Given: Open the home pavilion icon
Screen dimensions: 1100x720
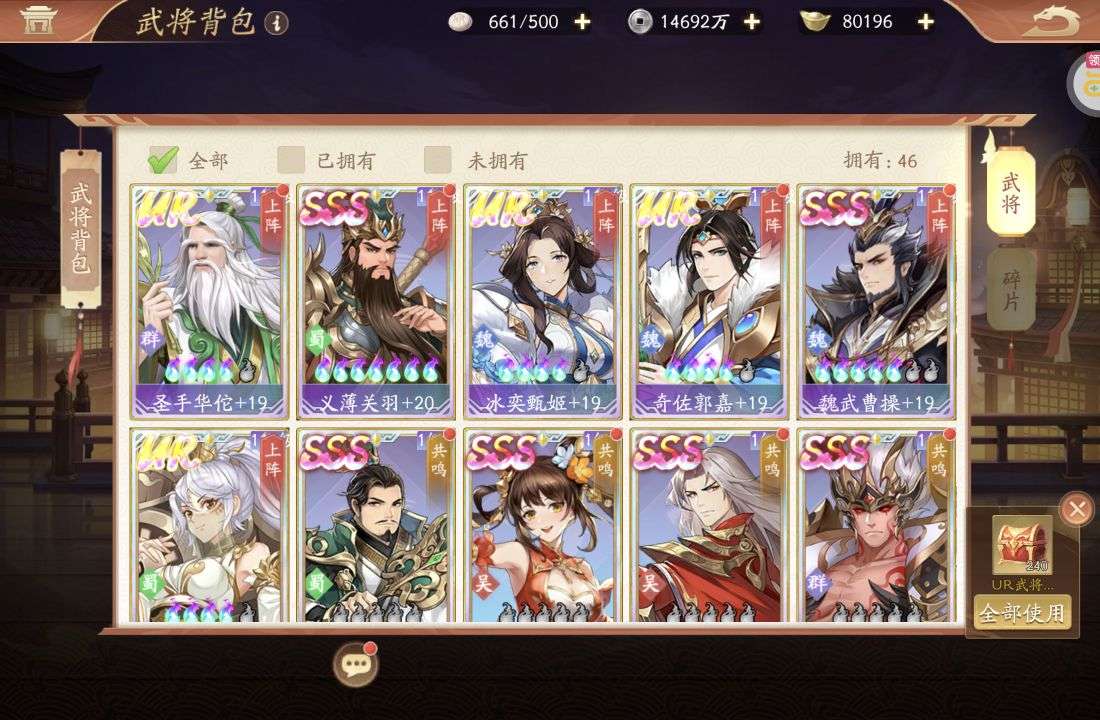Looking at the screenshot, I should (39, 20).
